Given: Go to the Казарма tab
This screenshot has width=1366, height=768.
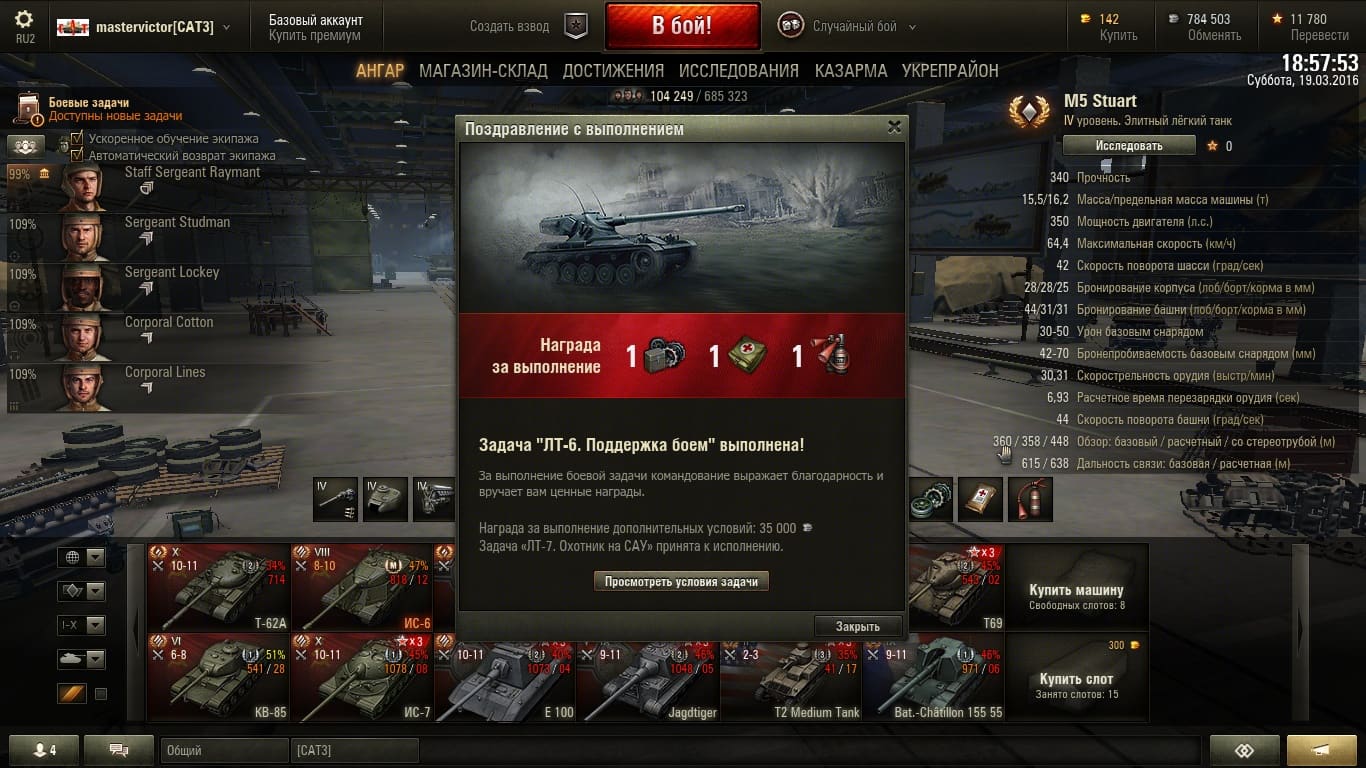Looking at the screenshot, I should [x=850, y=71].
